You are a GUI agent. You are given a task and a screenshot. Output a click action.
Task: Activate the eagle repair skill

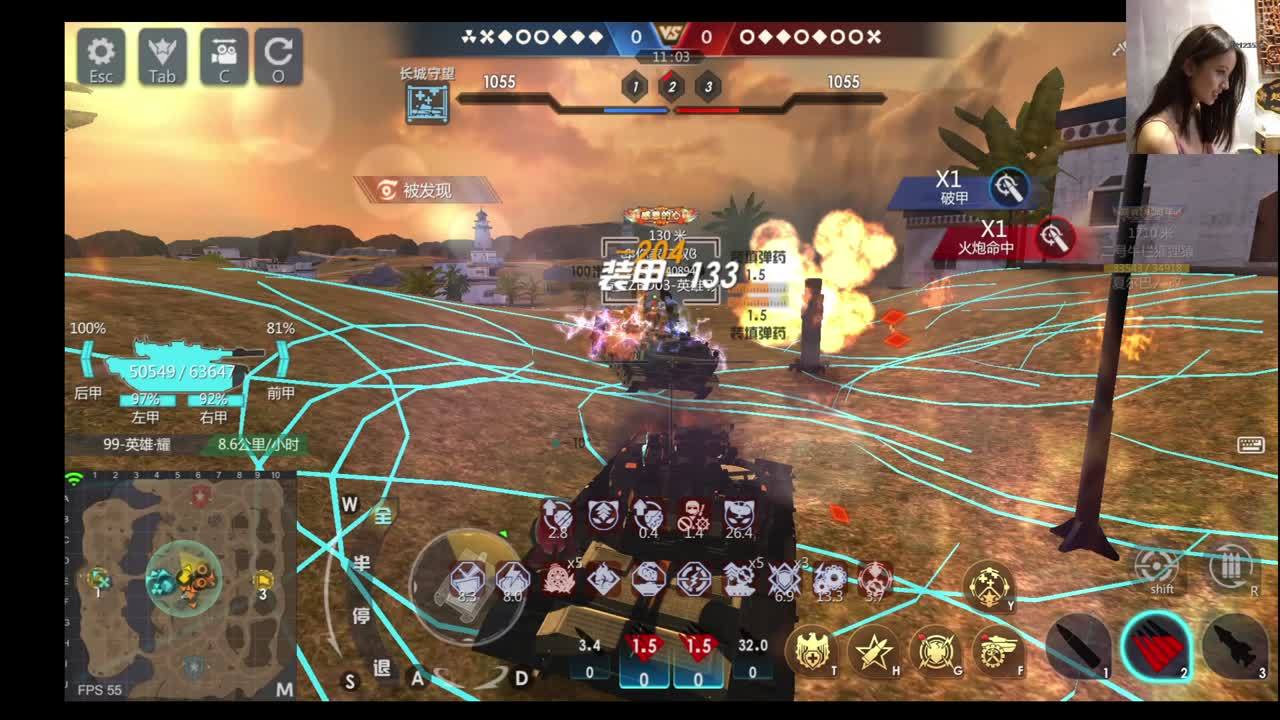tap(812, 651)
